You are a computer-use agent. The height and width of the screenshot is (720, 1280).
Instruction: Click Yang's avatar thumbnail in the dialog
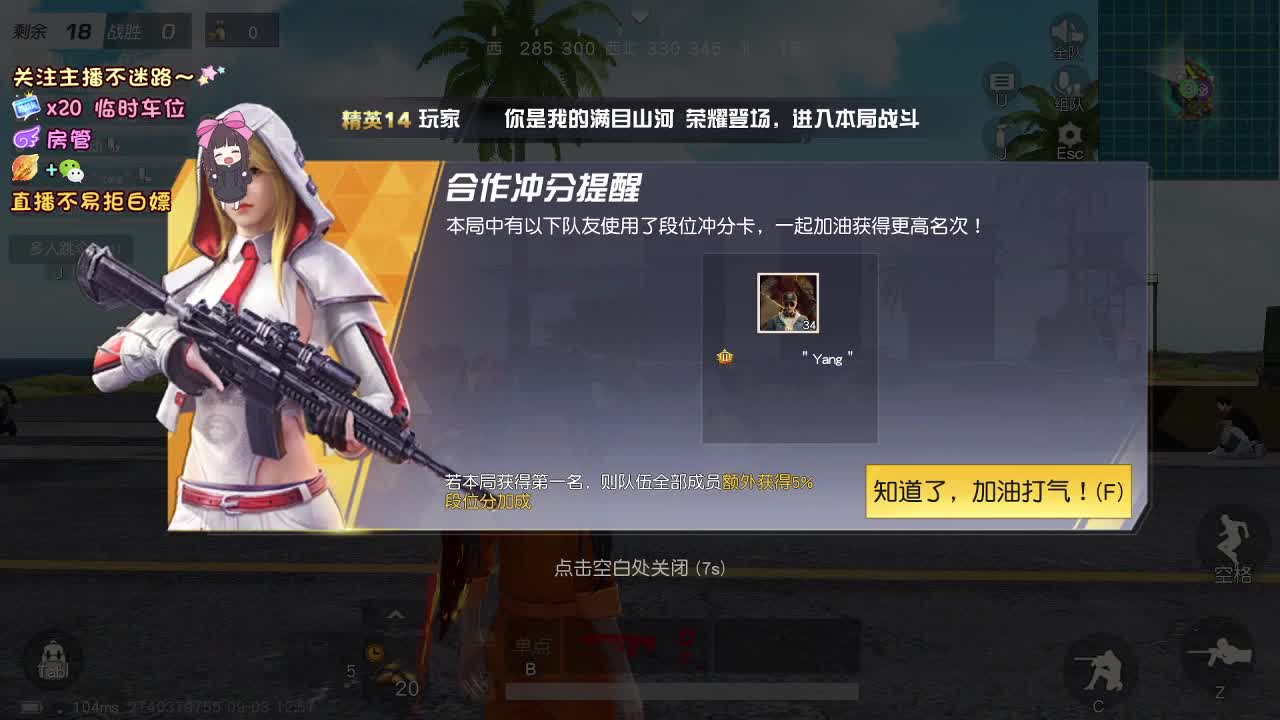point(789,302)
